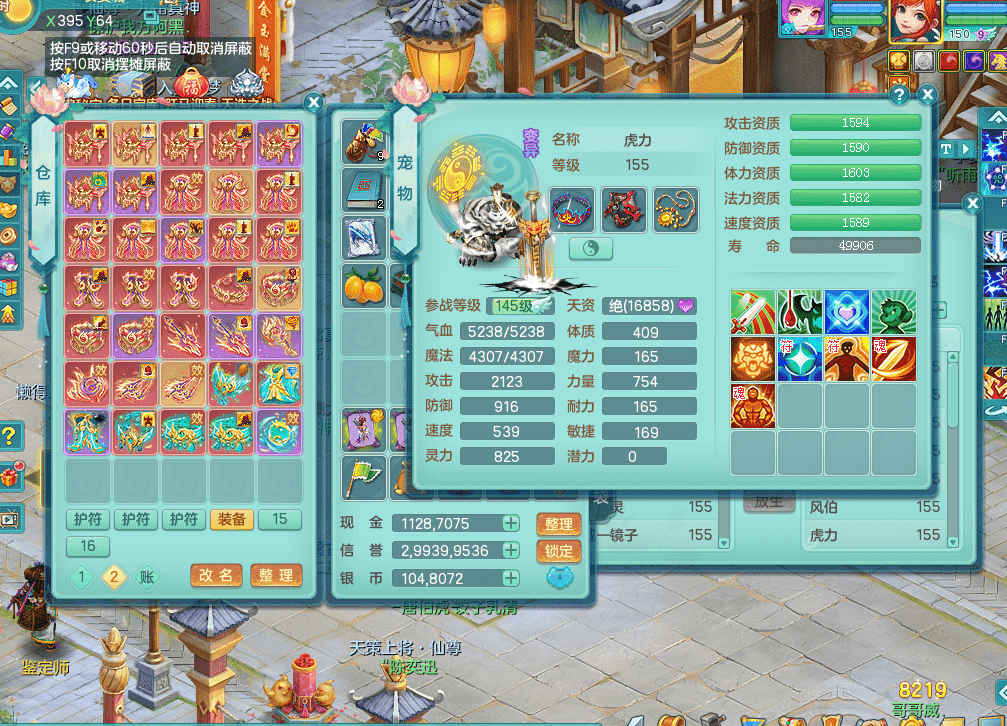Viewport: 1007px width, 726px height.
Task: Open help for the pet panel
Action: [x=899, y=95]
